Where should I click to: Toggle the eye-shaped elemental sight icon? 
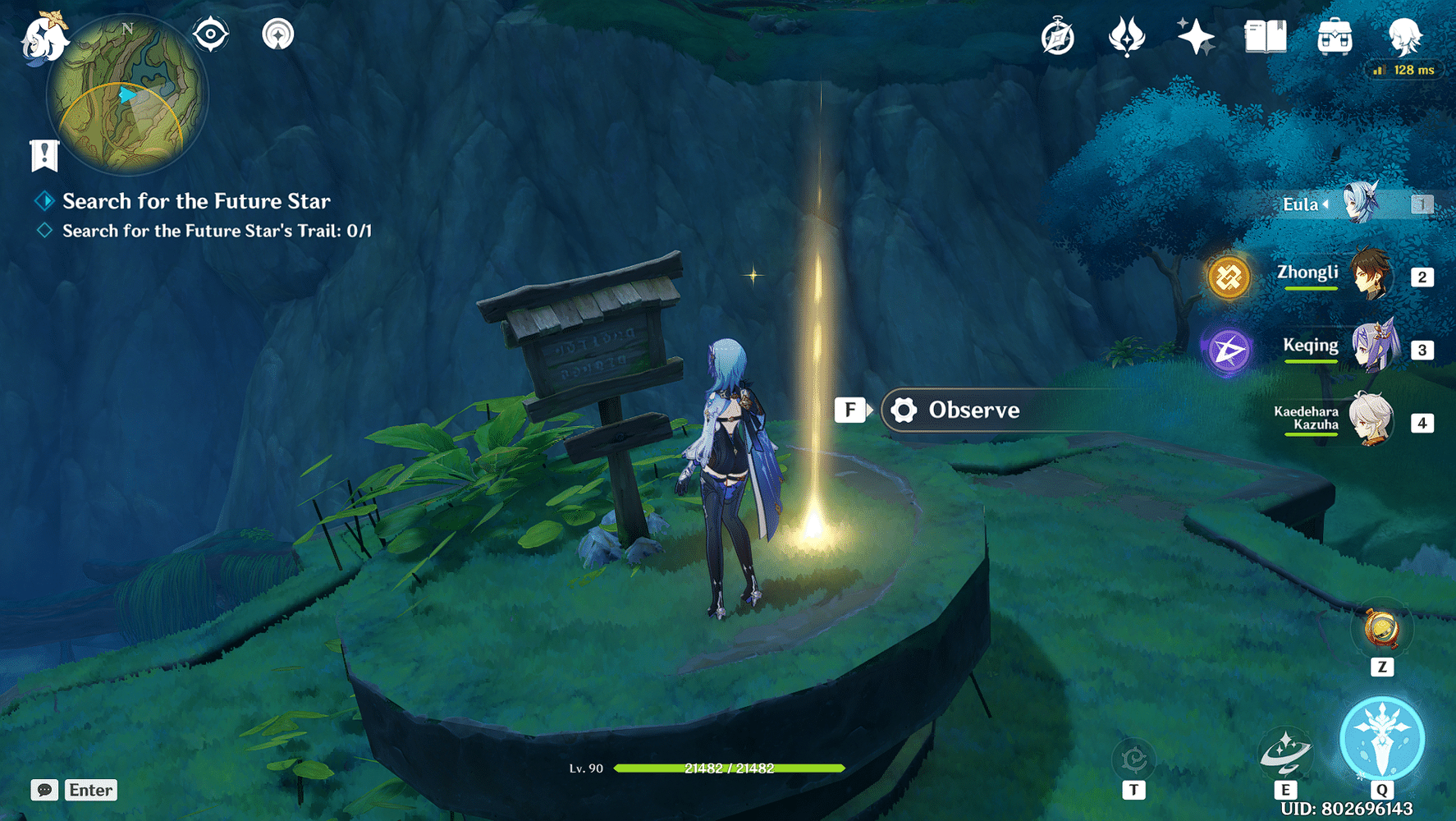tap(210, 34)
